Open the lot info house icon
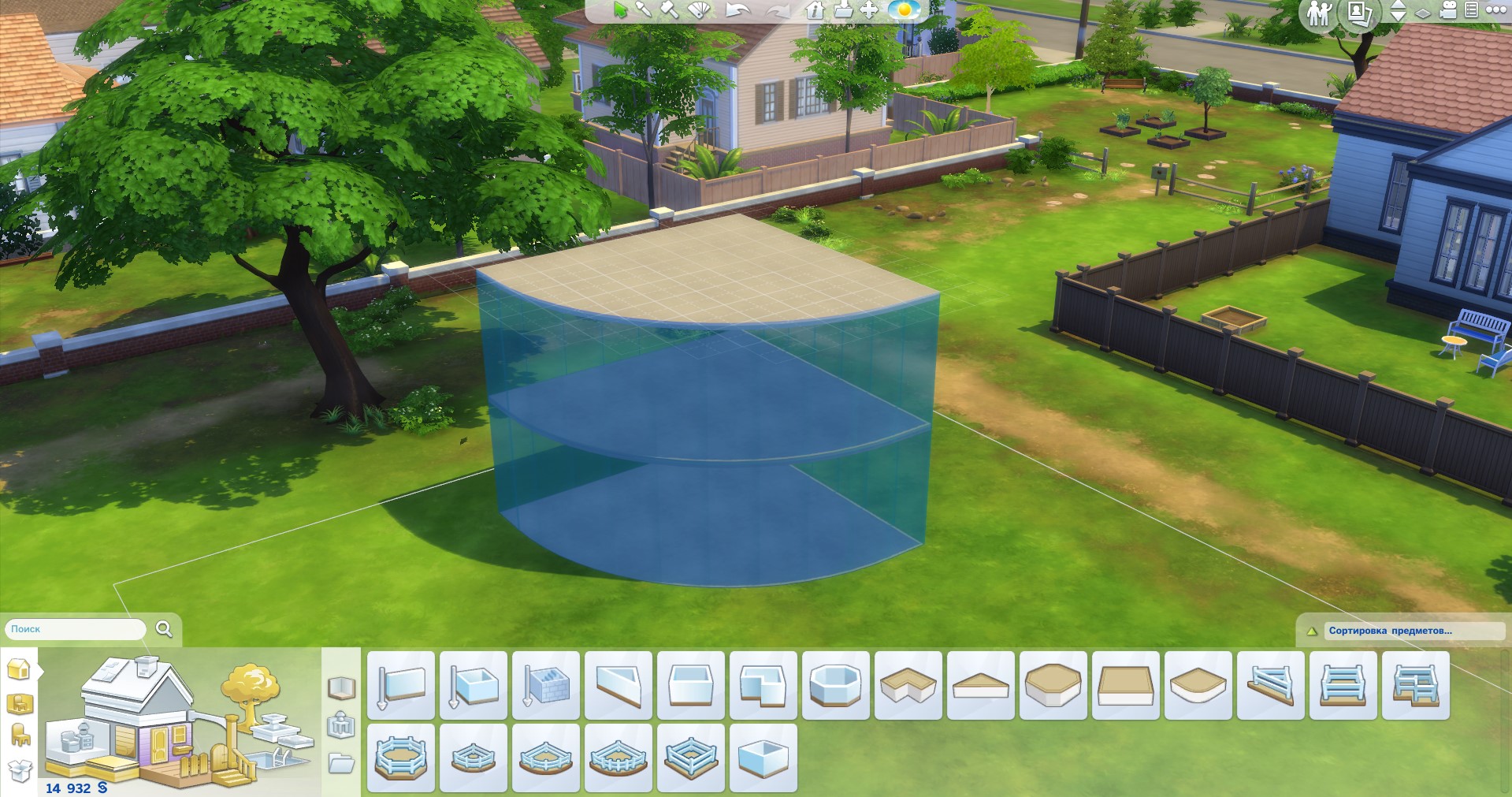Viewport: 1512px width, 797px height. click(815, 10)
